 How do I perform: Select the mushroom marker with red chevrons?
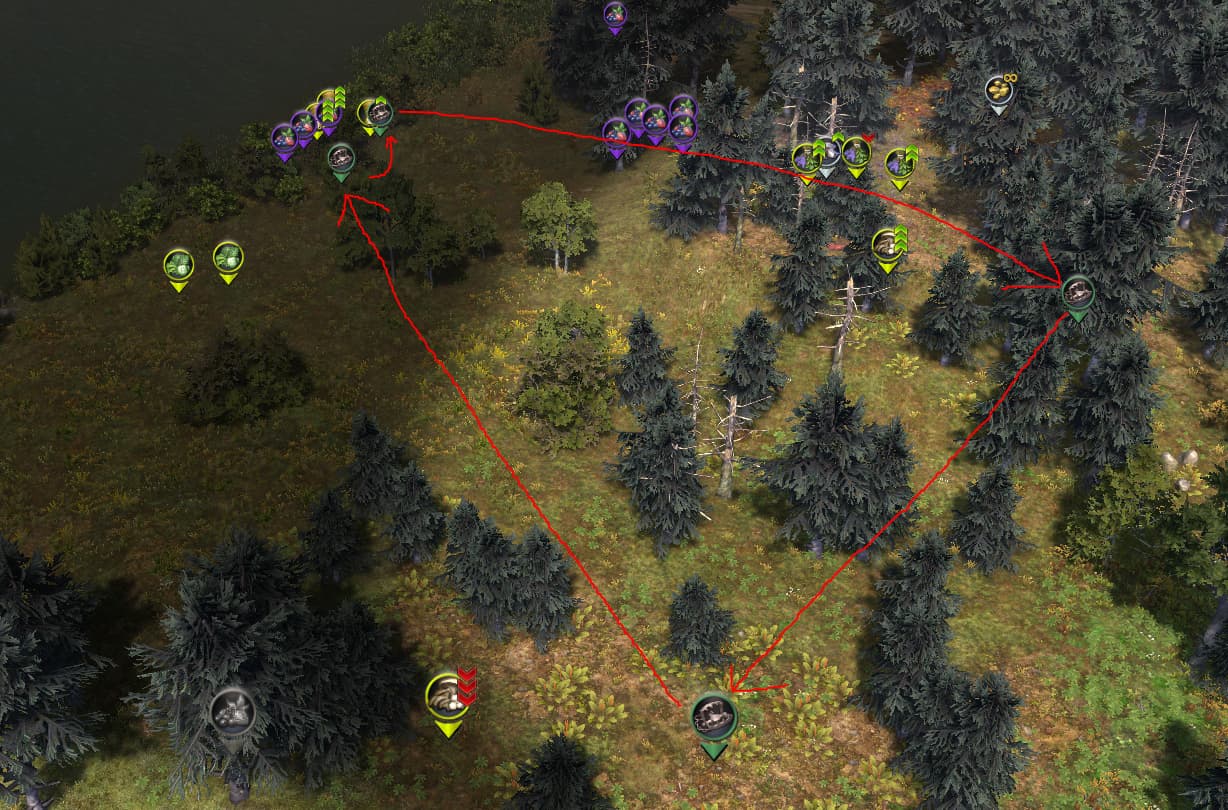coord(447,694)
